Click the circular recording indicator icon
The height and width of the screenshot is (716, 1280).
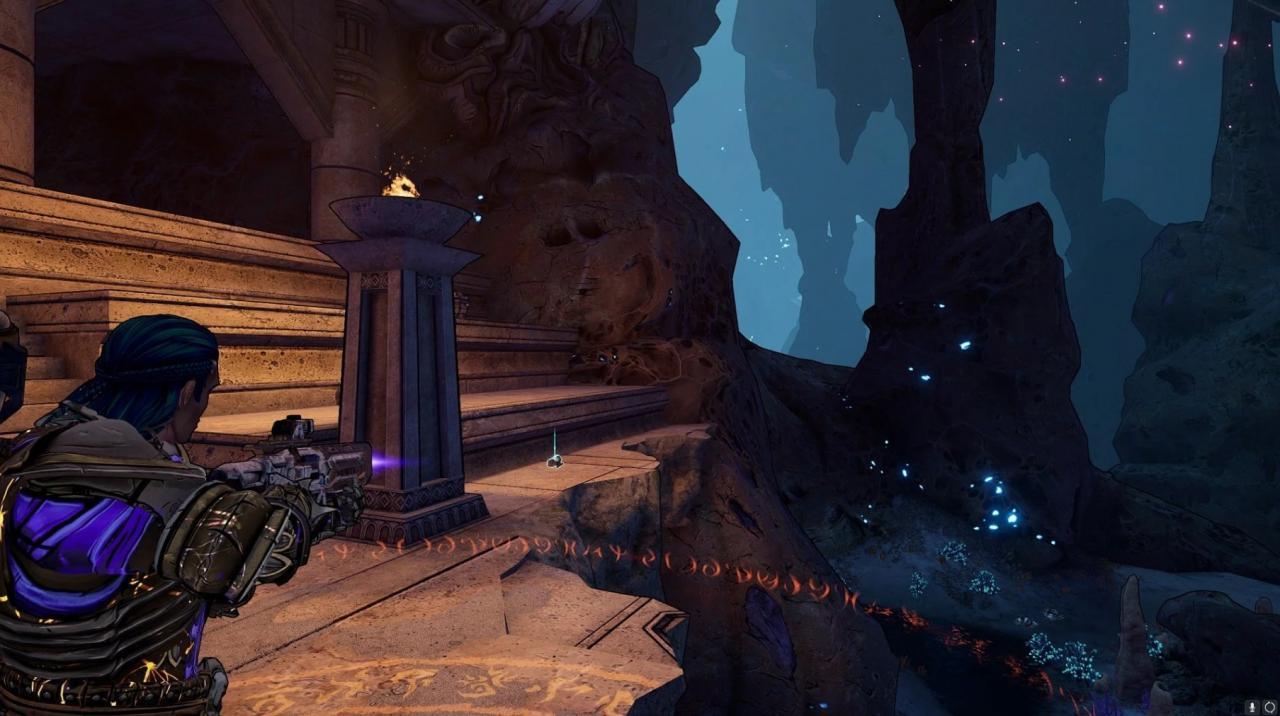pos(1269,707)
